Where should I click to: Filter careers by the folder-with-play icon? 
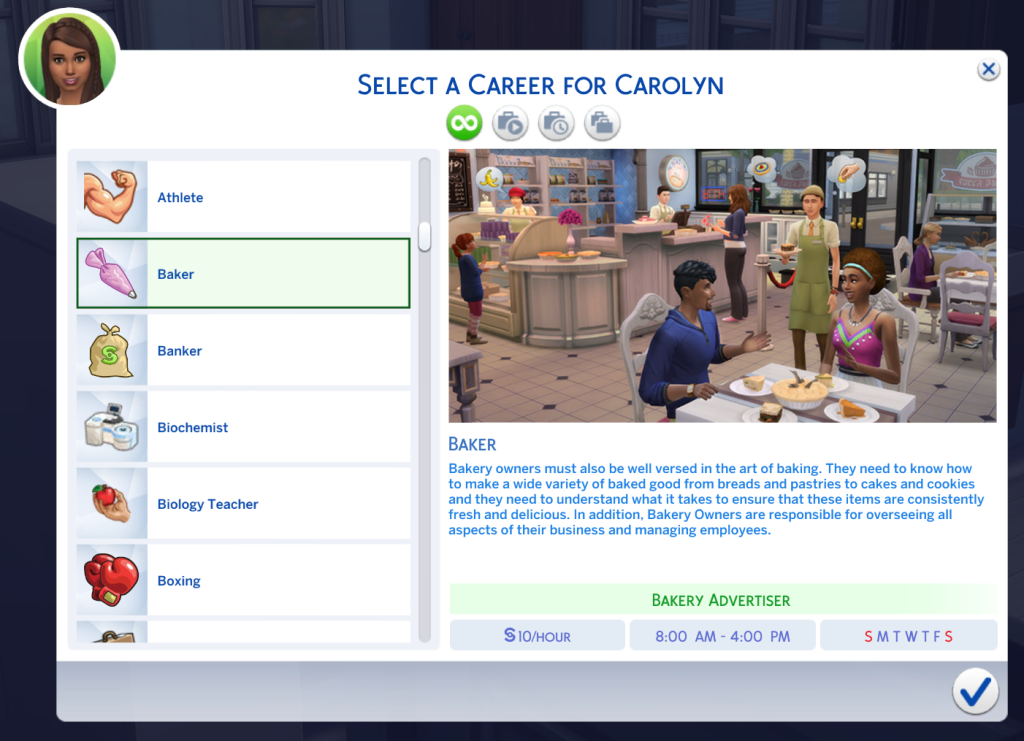(510, 124)
